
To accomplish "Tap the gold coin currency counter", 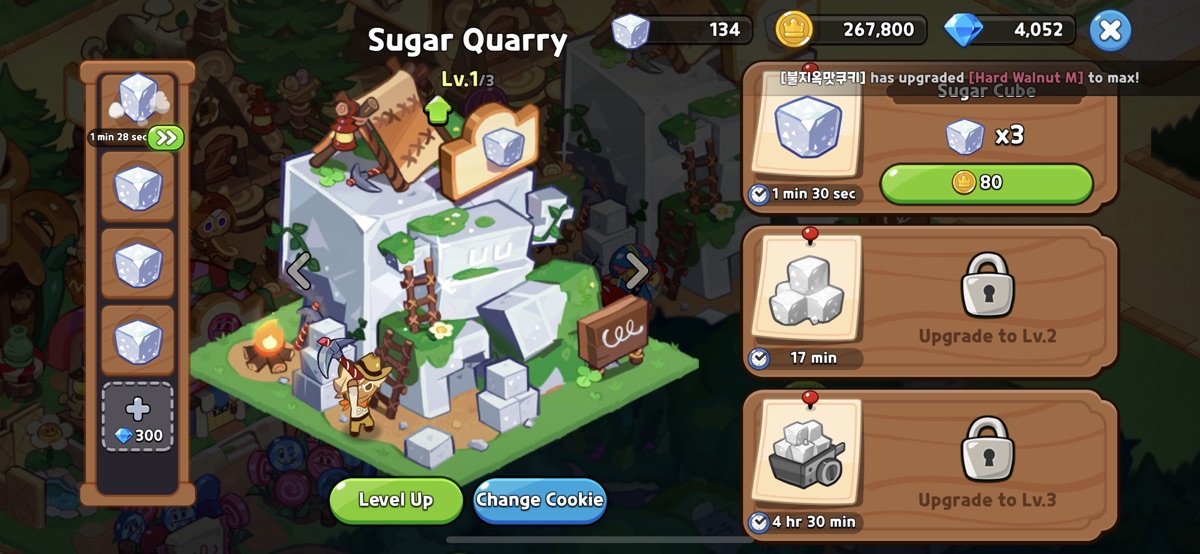I will [x=850, y=30].
